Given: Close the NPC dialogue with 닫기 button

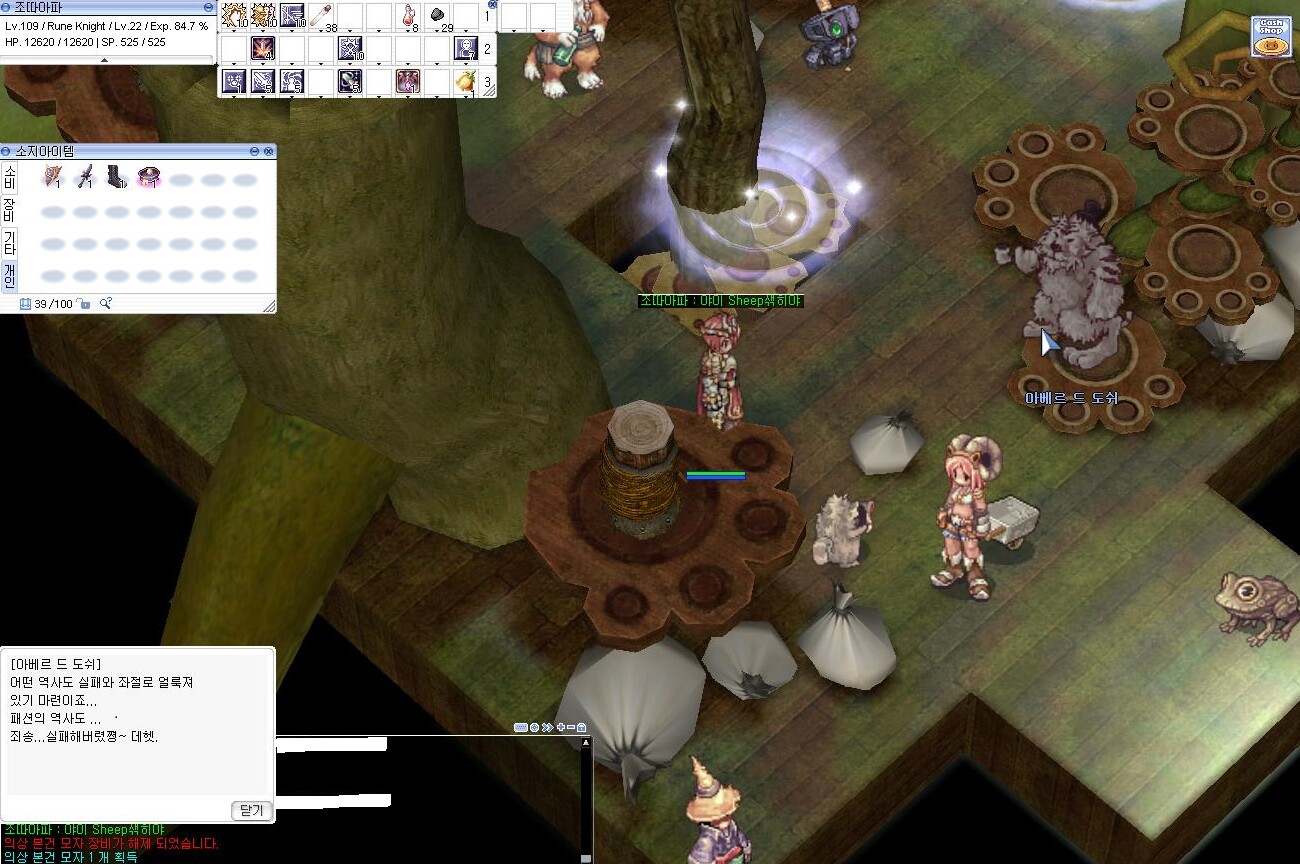Looking at the screenshot, I should 253,810.
